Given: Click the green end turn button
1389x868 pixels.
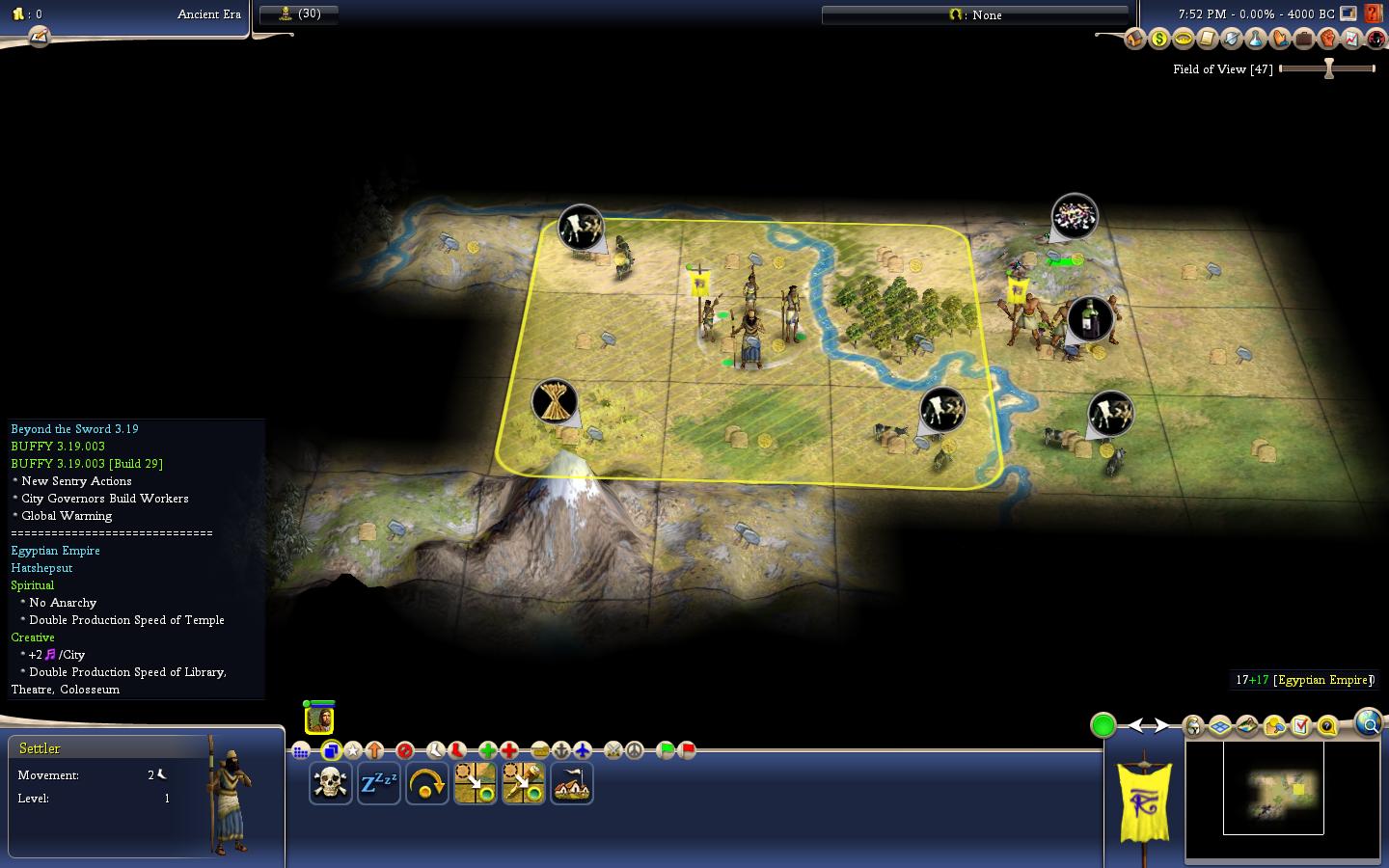Looking at the screenshot, I should [1103, 725].
